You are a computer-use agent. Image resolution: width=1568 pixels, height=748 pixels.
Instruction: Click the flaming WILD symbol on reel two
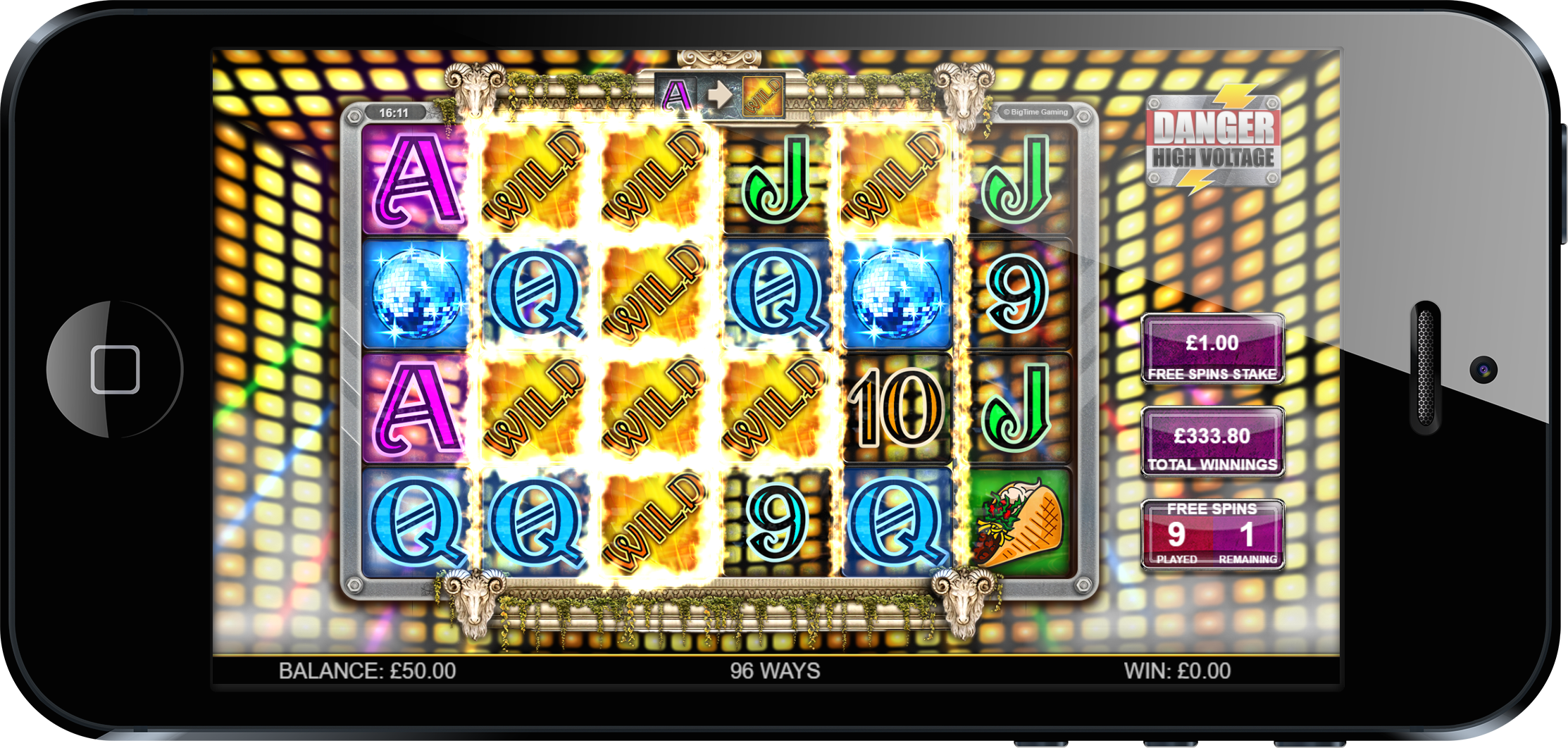532,176
